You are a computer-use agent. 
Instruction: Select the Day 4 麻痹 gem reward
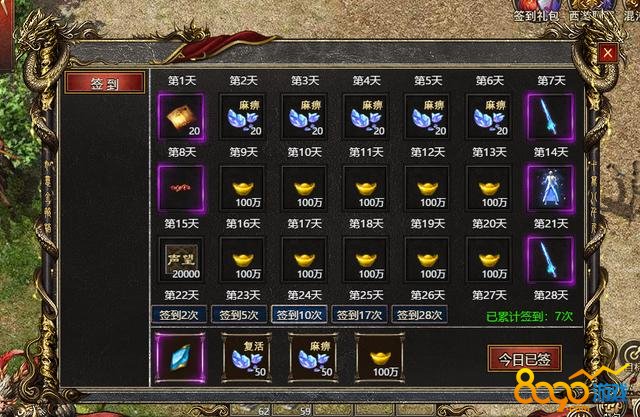[366, 114]
